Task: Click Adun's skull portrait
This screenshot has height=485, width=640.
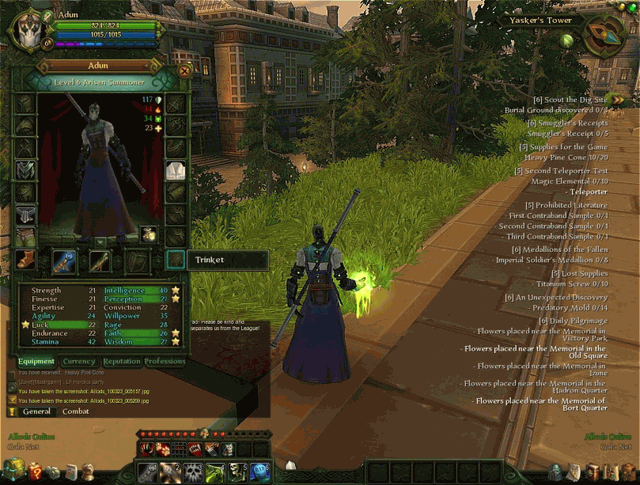Action: click(x=26, y=29)
